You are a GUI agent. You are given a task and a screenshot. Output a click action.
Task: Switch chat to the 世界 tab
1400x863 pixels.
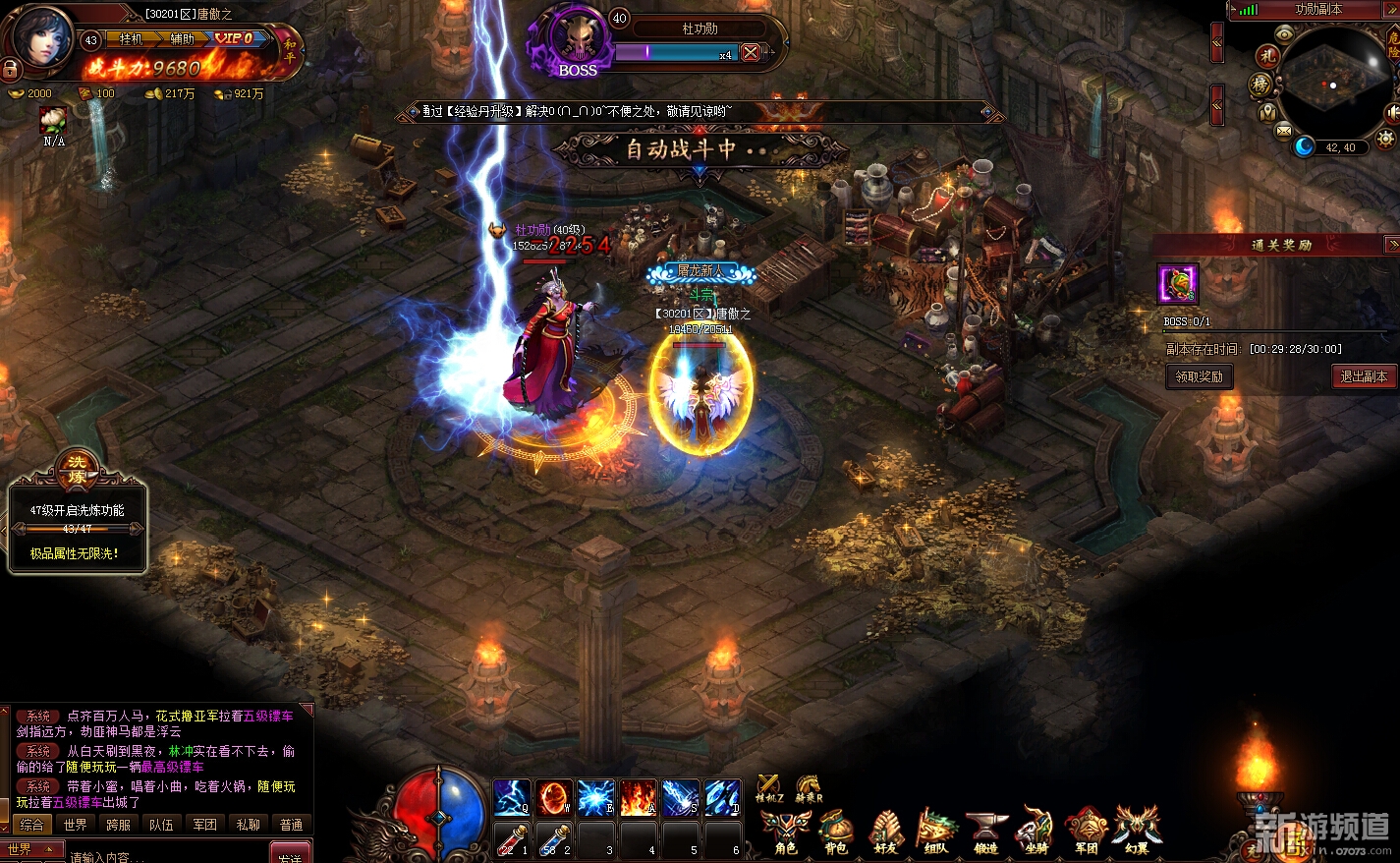76,825
